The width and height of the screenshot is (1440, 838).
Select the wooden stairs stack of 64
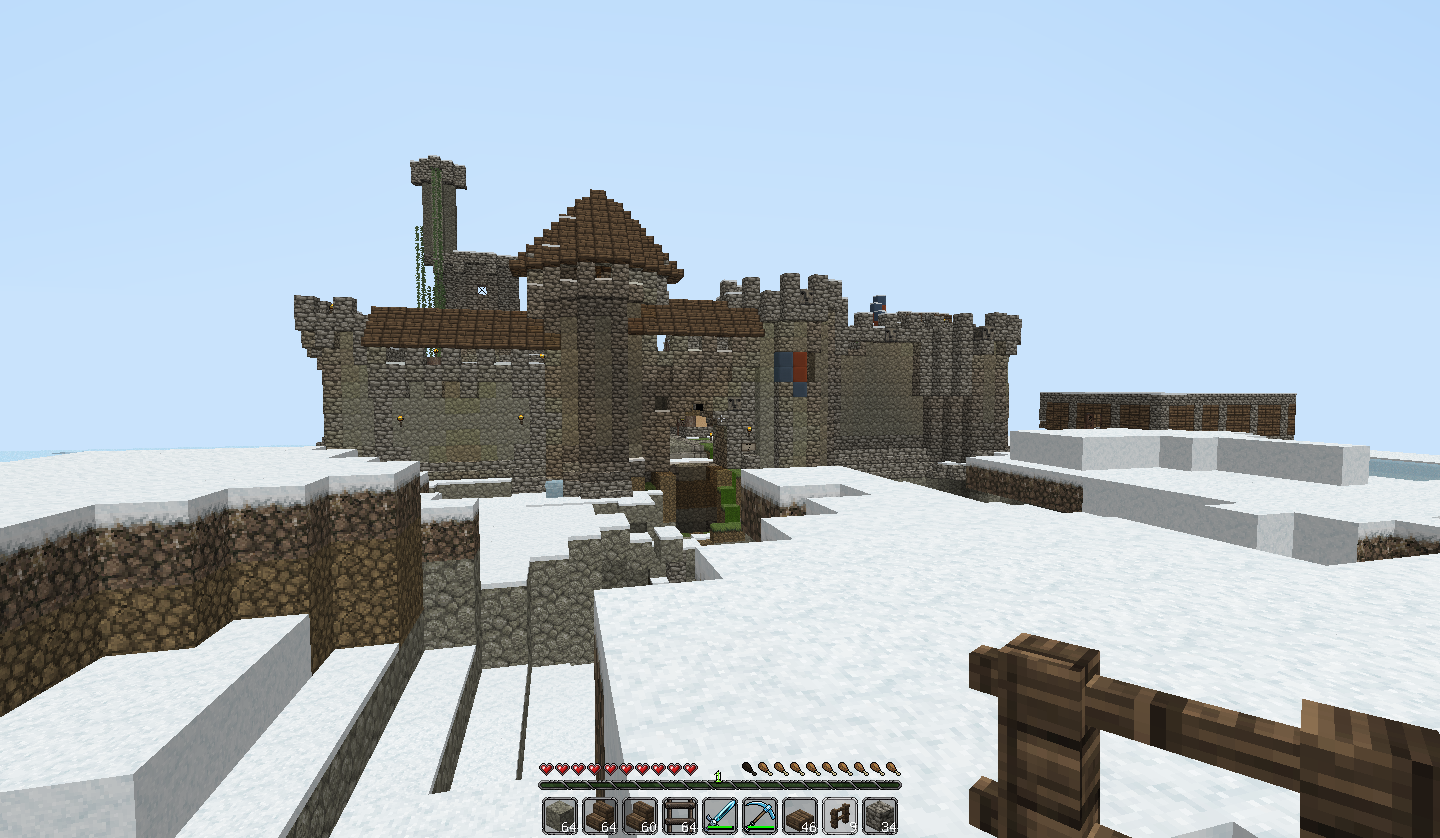(x=600, y=815)
